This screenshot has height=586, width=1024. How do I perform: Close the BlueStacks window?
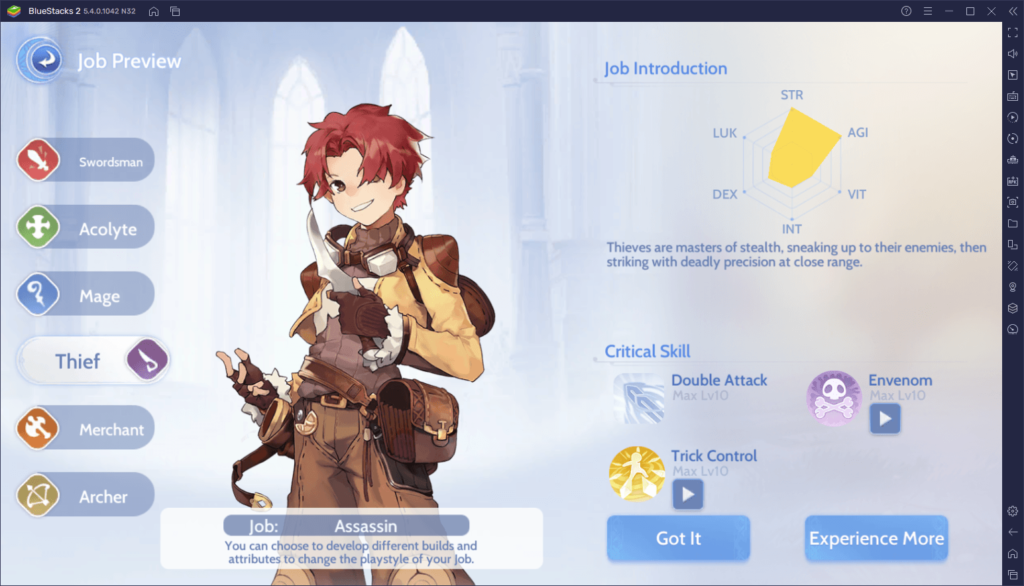tap(990, 11)
